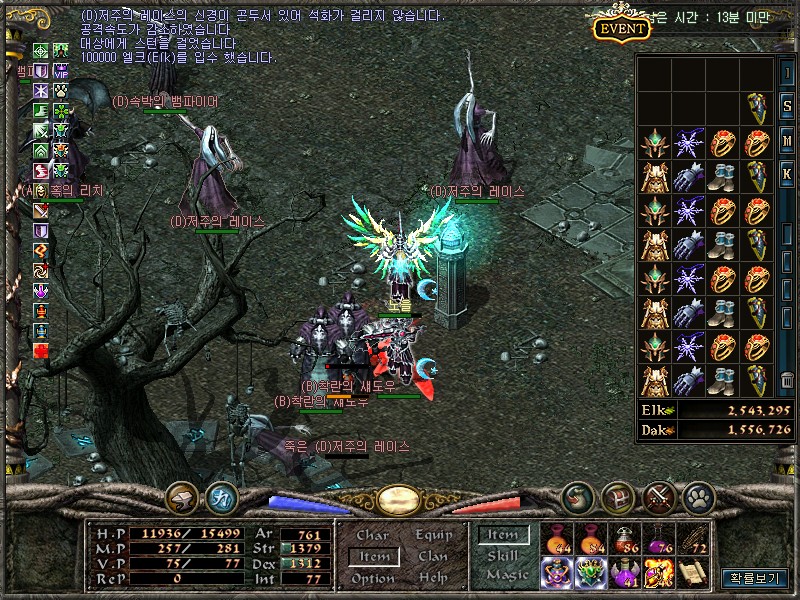The height and width of the screenshot is (600, 800).
Task: Select the inventory S side tab
Action: (788, 106)
